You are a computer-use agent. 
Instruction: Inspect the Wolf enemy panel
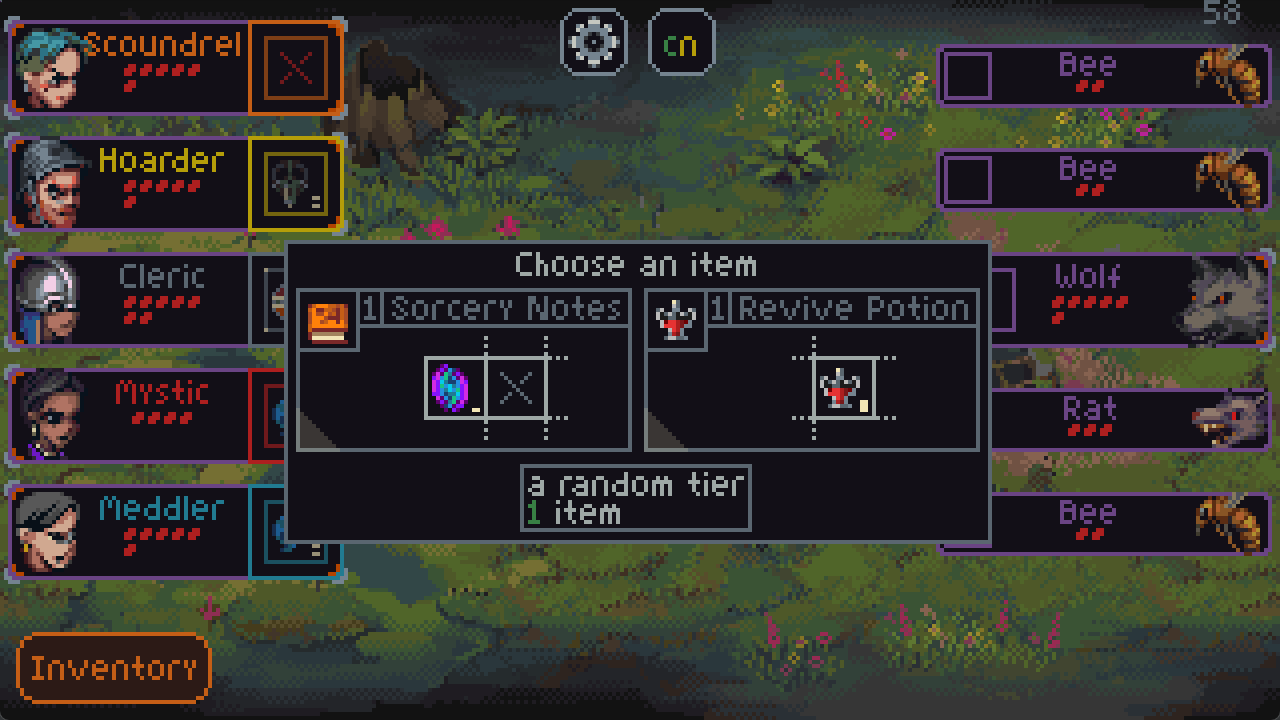click(x=1130, y=298)
